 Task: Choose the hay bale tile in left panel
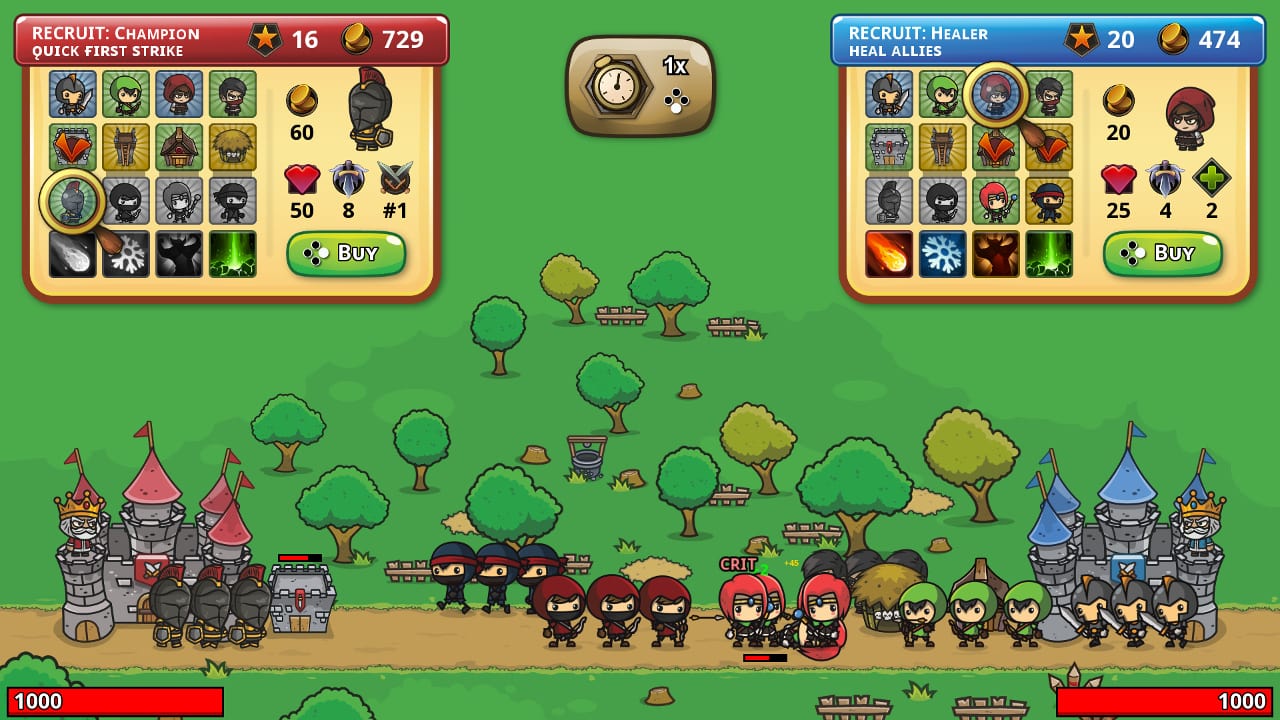(233, 148)
